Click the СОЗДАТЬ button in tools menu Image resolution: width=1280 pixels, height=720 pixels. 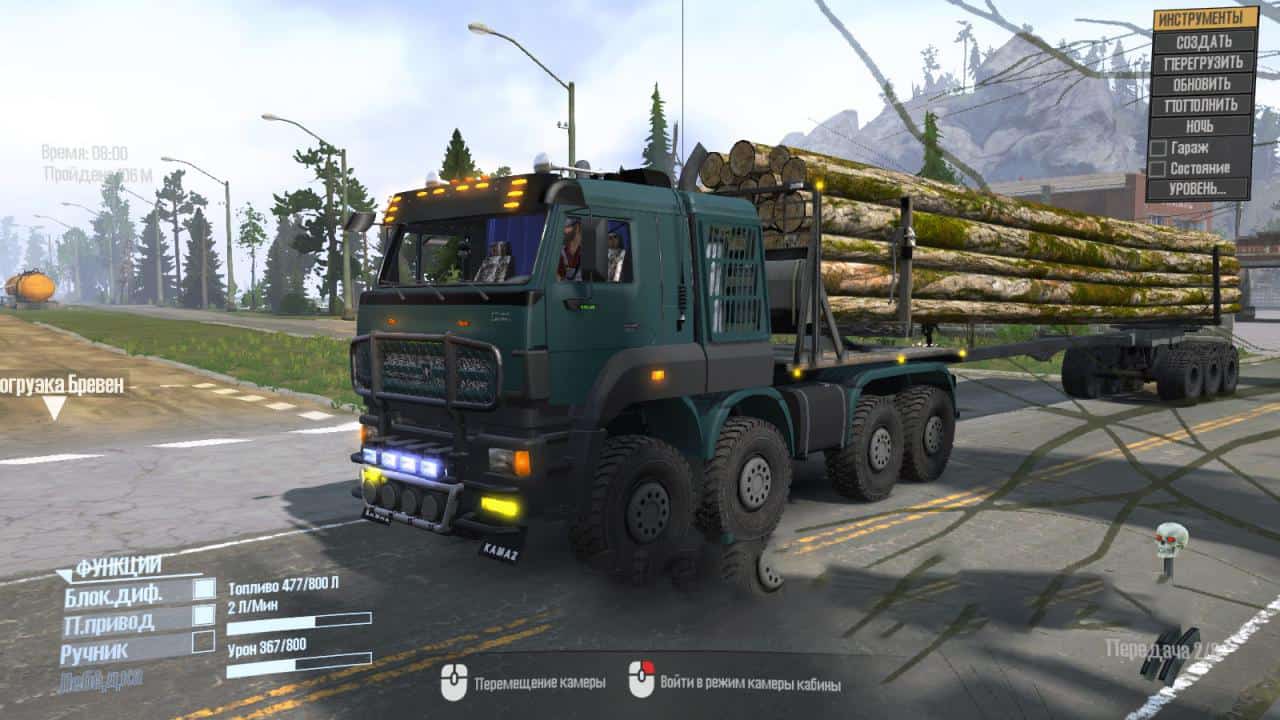point(1203,42)
